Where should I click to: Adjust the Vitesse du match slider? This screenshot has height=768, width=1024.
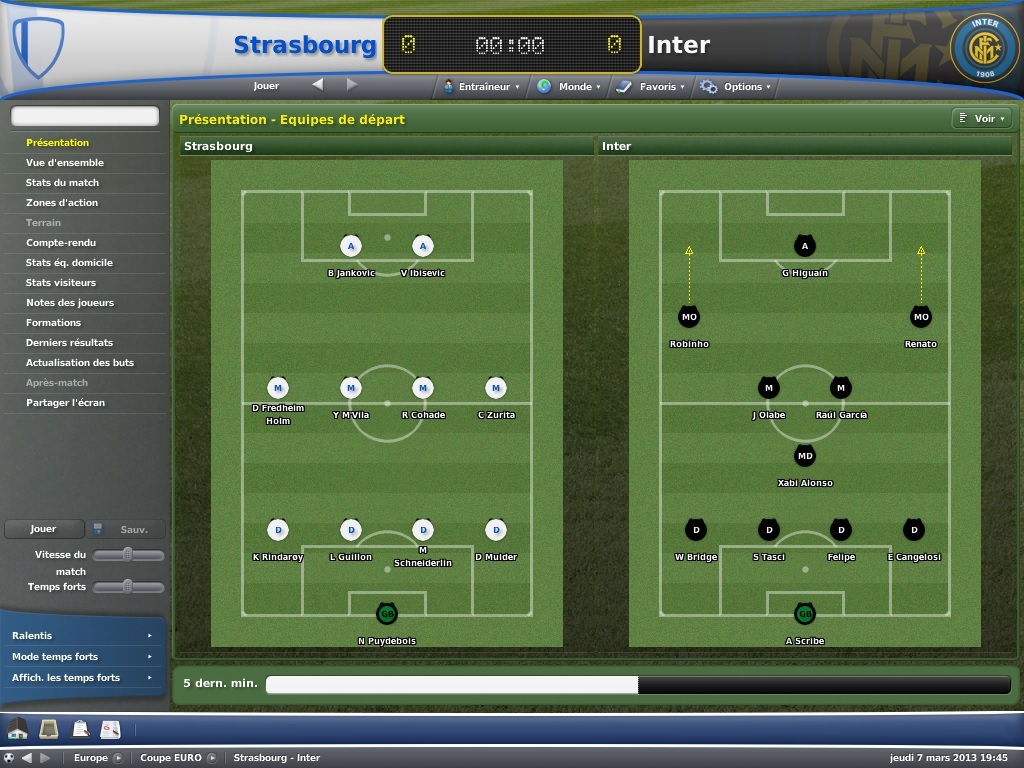(128, 554)
